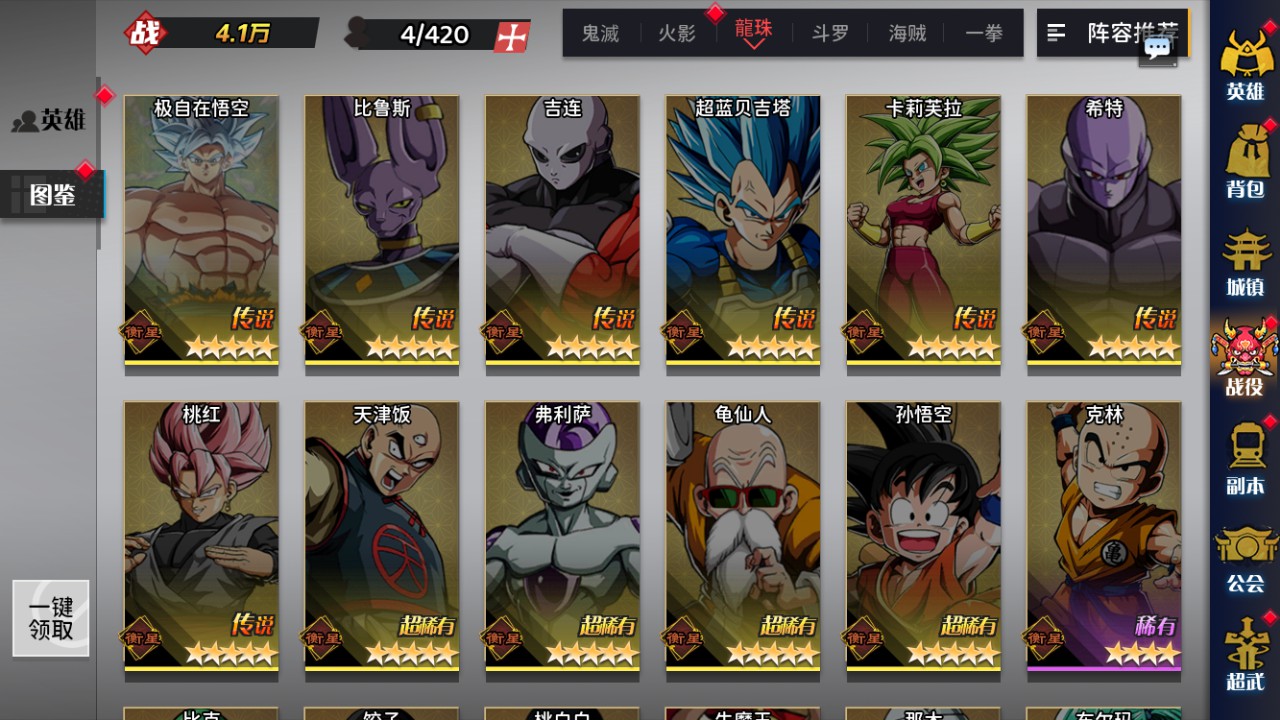Pick the 克林 hero card
This screenshot has width=1280, height=720.
[x=1103, y=535]
